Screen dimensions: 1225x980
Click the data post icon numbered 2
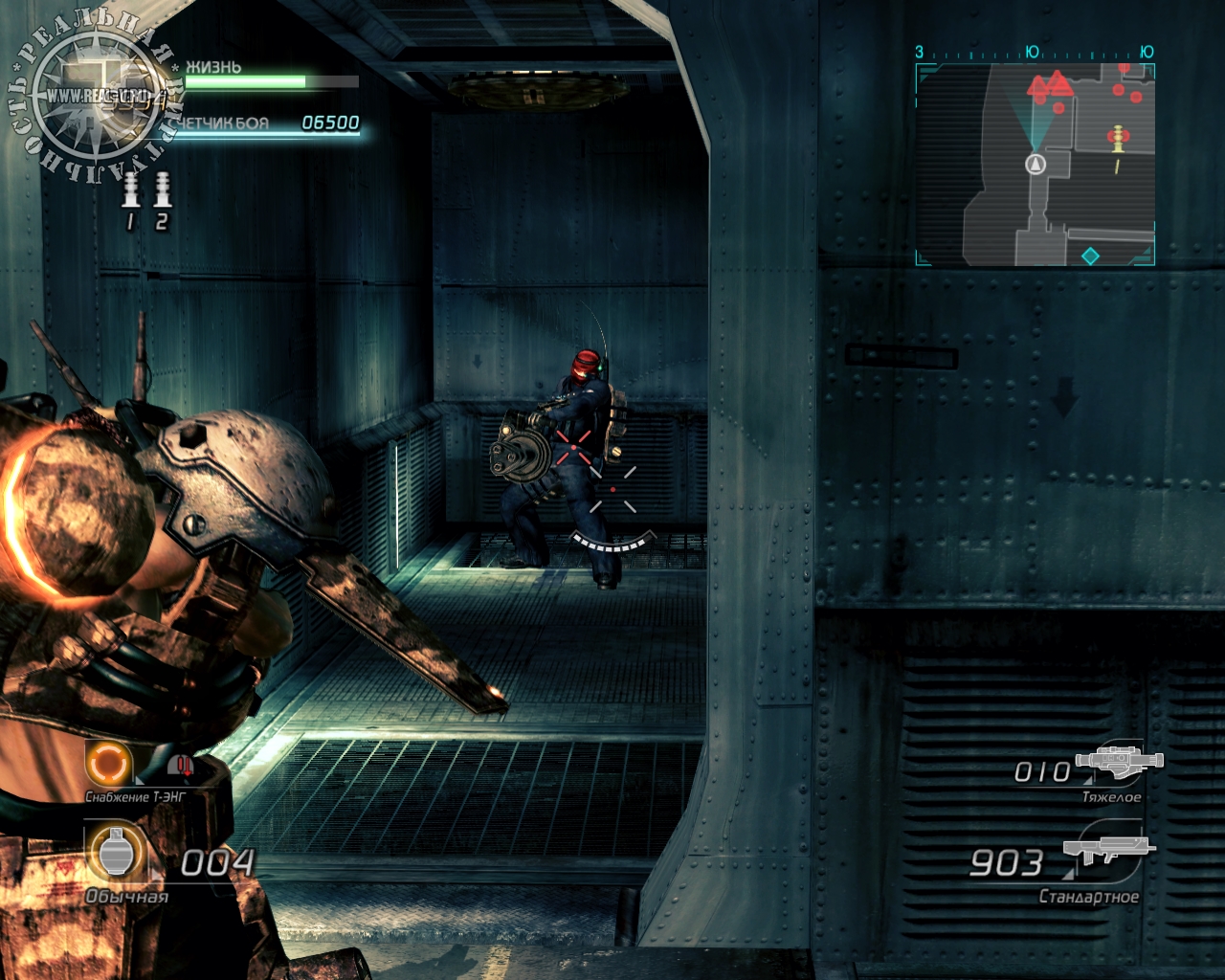(x=162, y=190)
